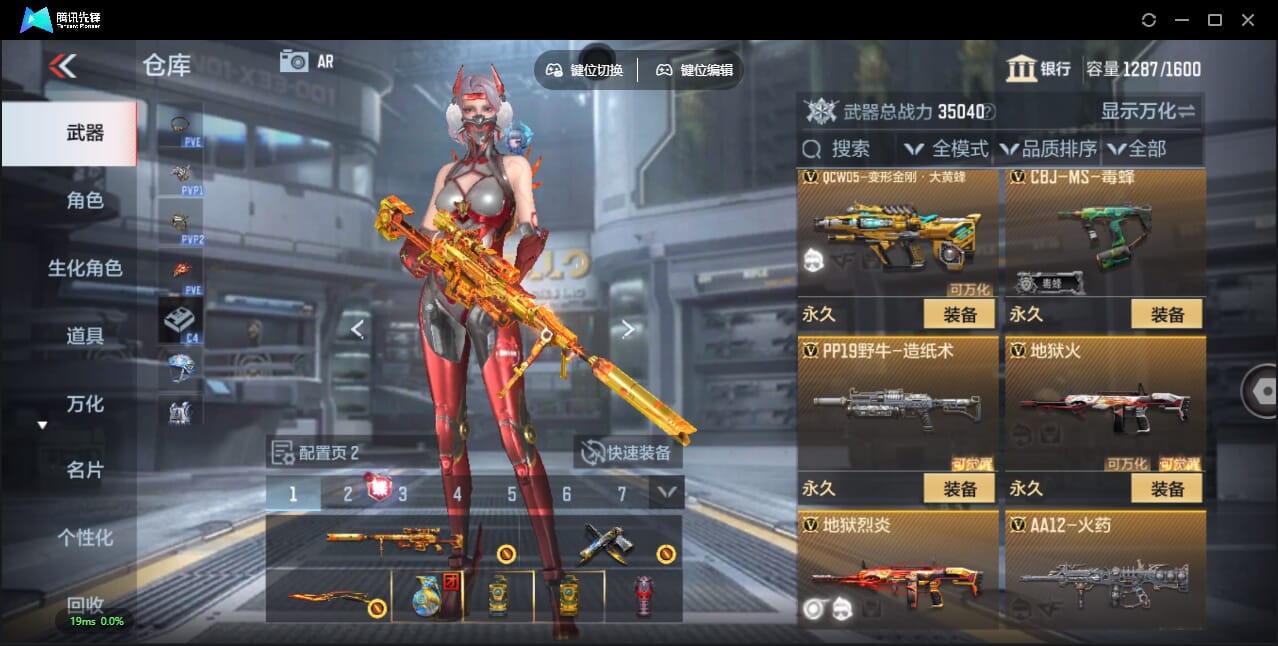This screenshot has height=646, width=1278.
Task: Open the 全模式 mode filter dropdown
Action: coord(947,149)
